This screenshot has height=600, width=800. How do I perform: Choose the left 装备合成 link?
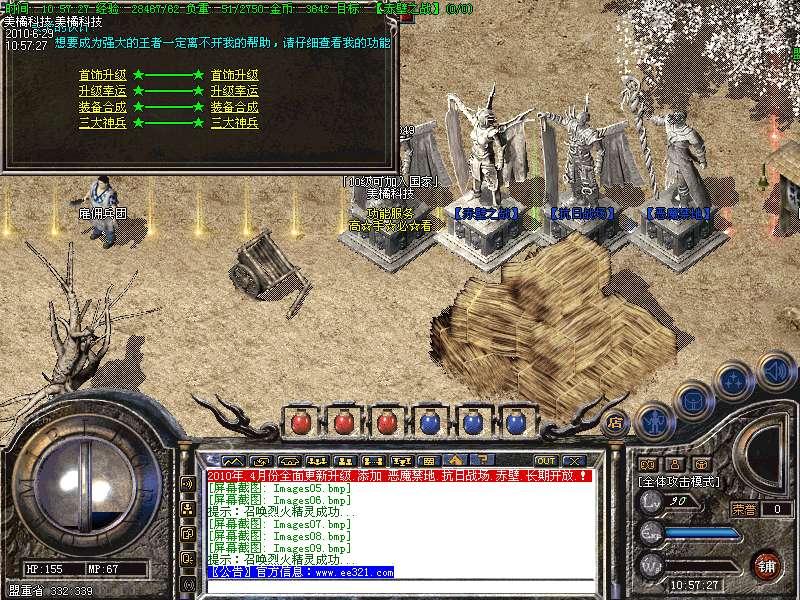[x=102, y=107]
